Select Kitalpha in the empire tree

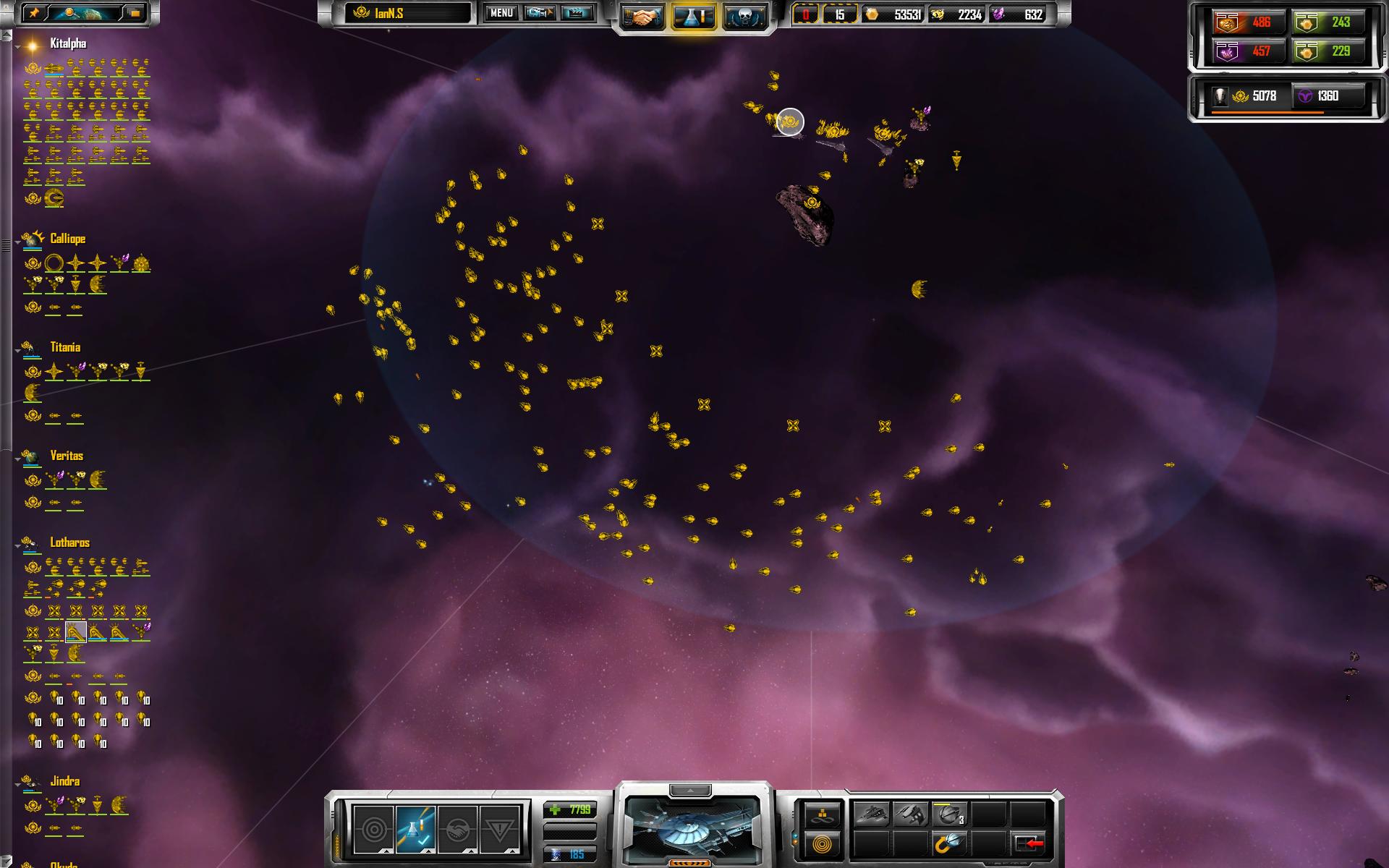[67, 44]
